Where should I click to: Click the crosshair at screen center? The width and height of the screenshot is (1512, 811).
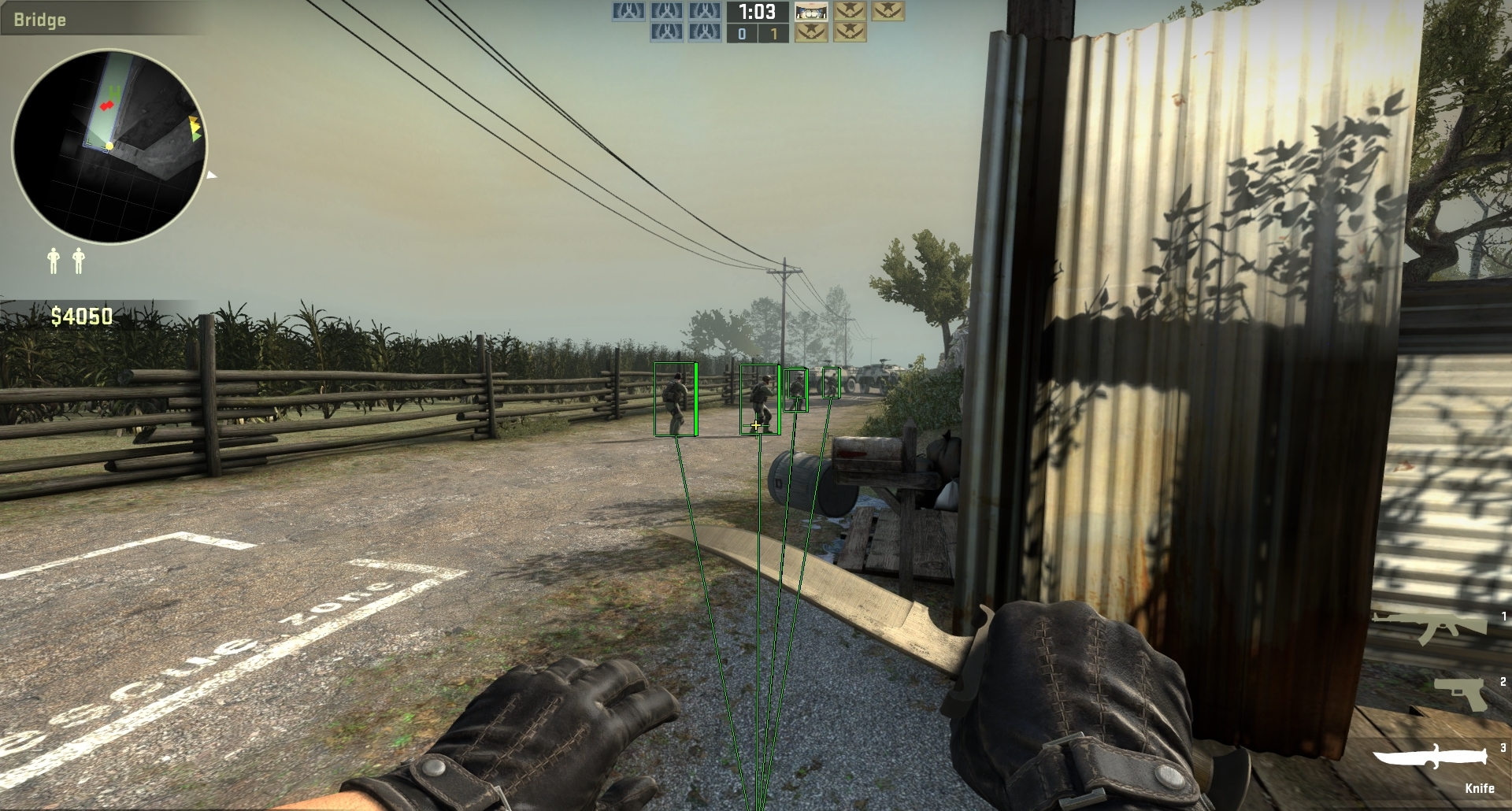(756, 425)
